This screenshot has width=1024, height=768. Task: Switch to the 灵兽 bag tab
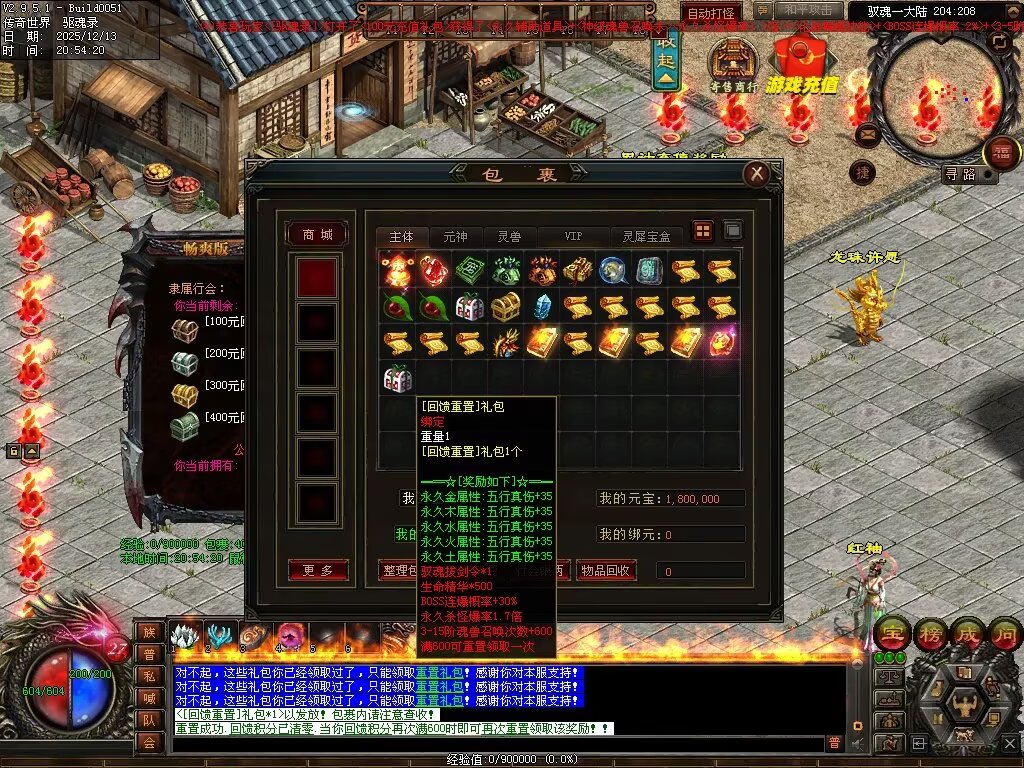click(x=509, y=237)
